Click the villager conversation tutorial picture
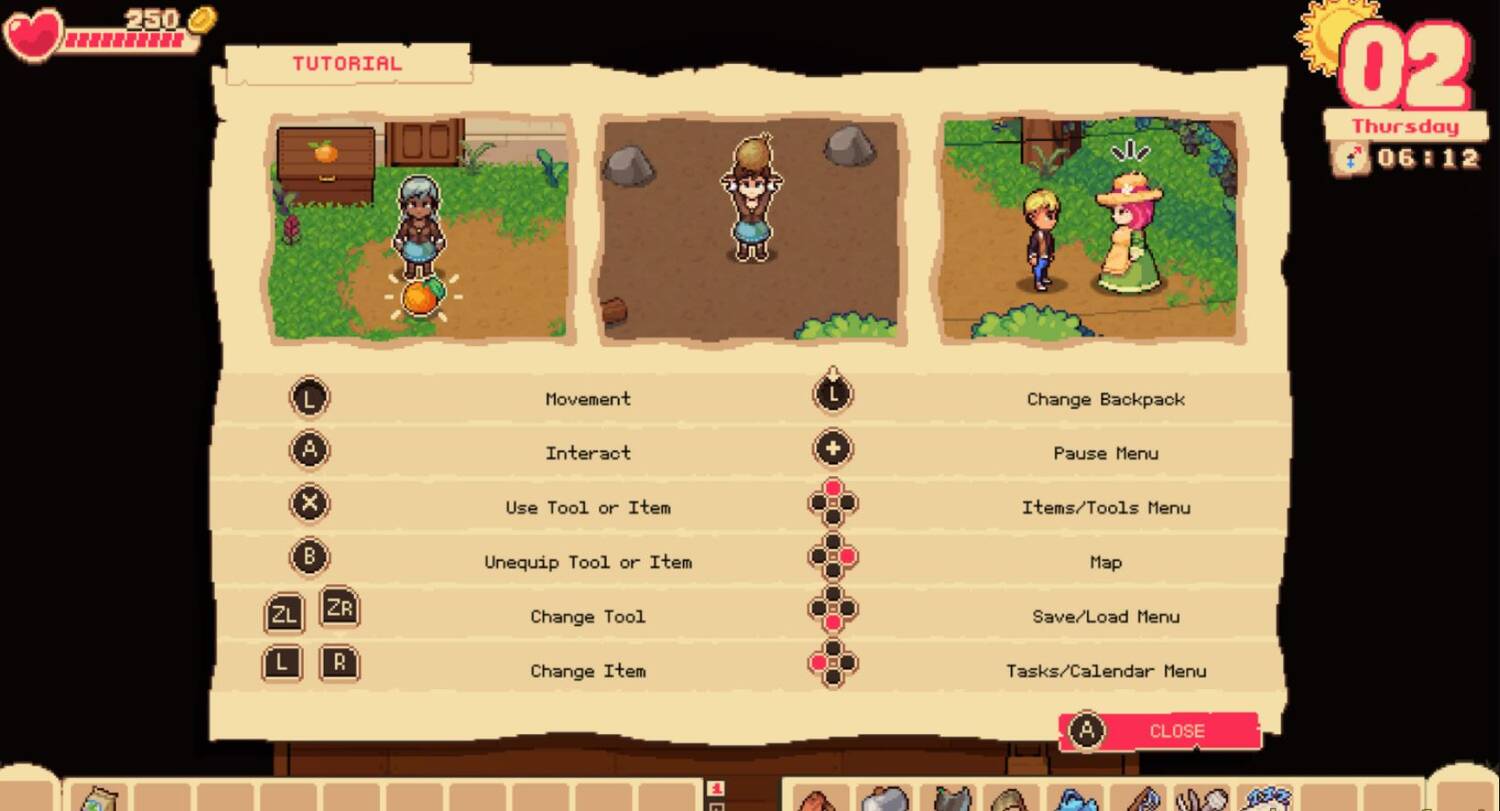The width and height of the screenshot is (1500, 811). pyautogui.click(x=1090, y=228)
